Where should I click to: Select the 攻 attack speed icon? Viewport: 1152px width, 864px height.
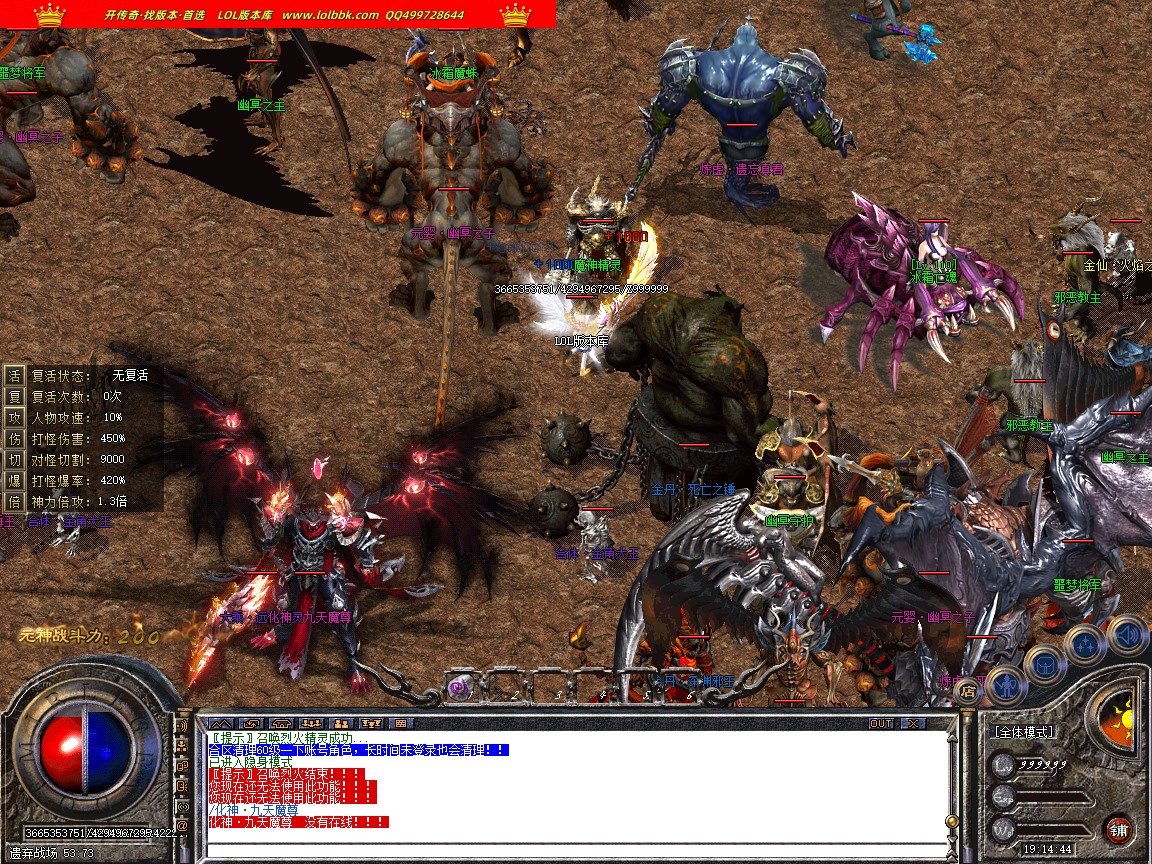14,417
